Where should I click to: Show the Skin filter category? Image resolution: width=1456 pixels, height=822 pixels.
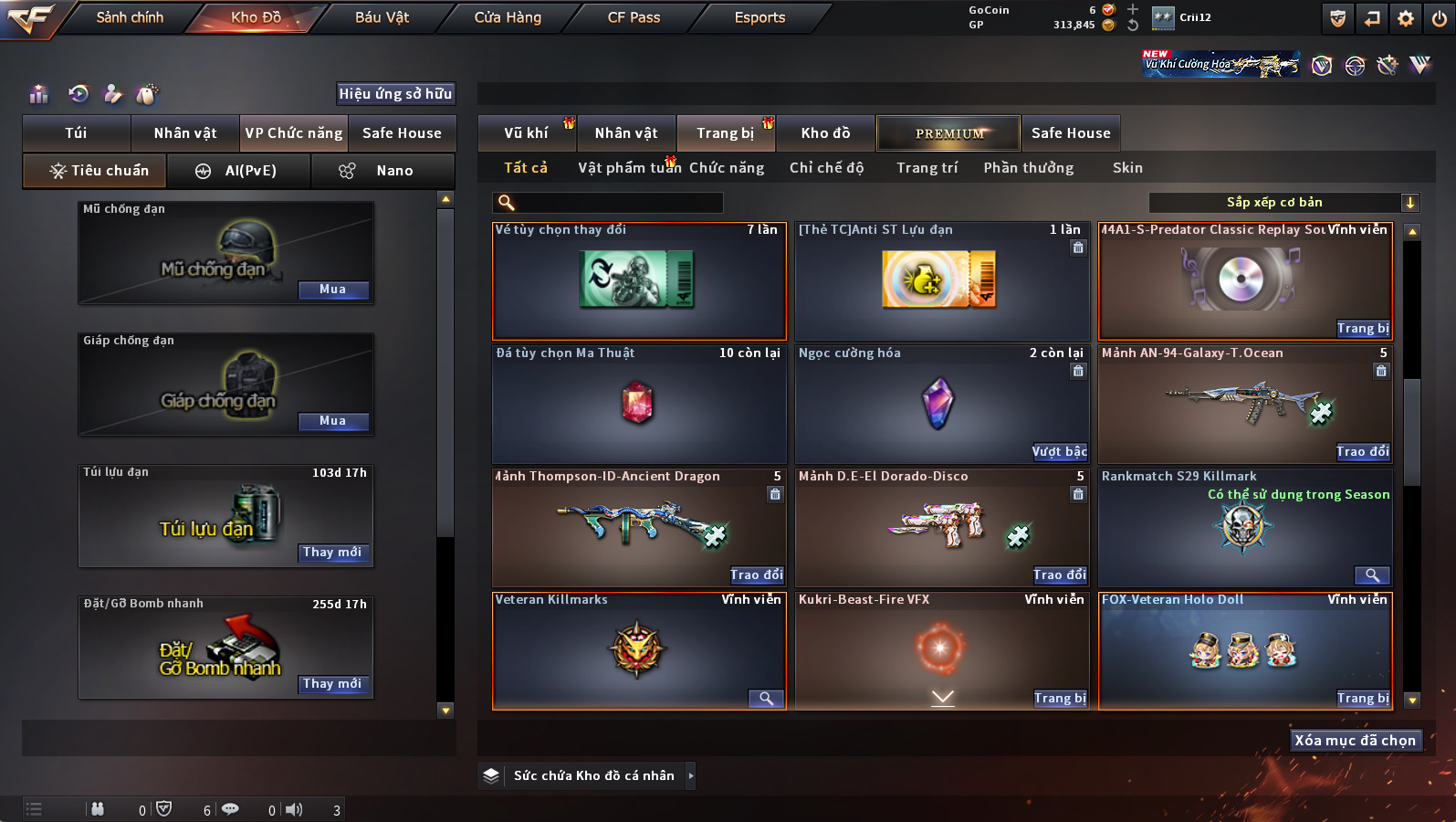pyautogui.click(x=1127, y=168)
